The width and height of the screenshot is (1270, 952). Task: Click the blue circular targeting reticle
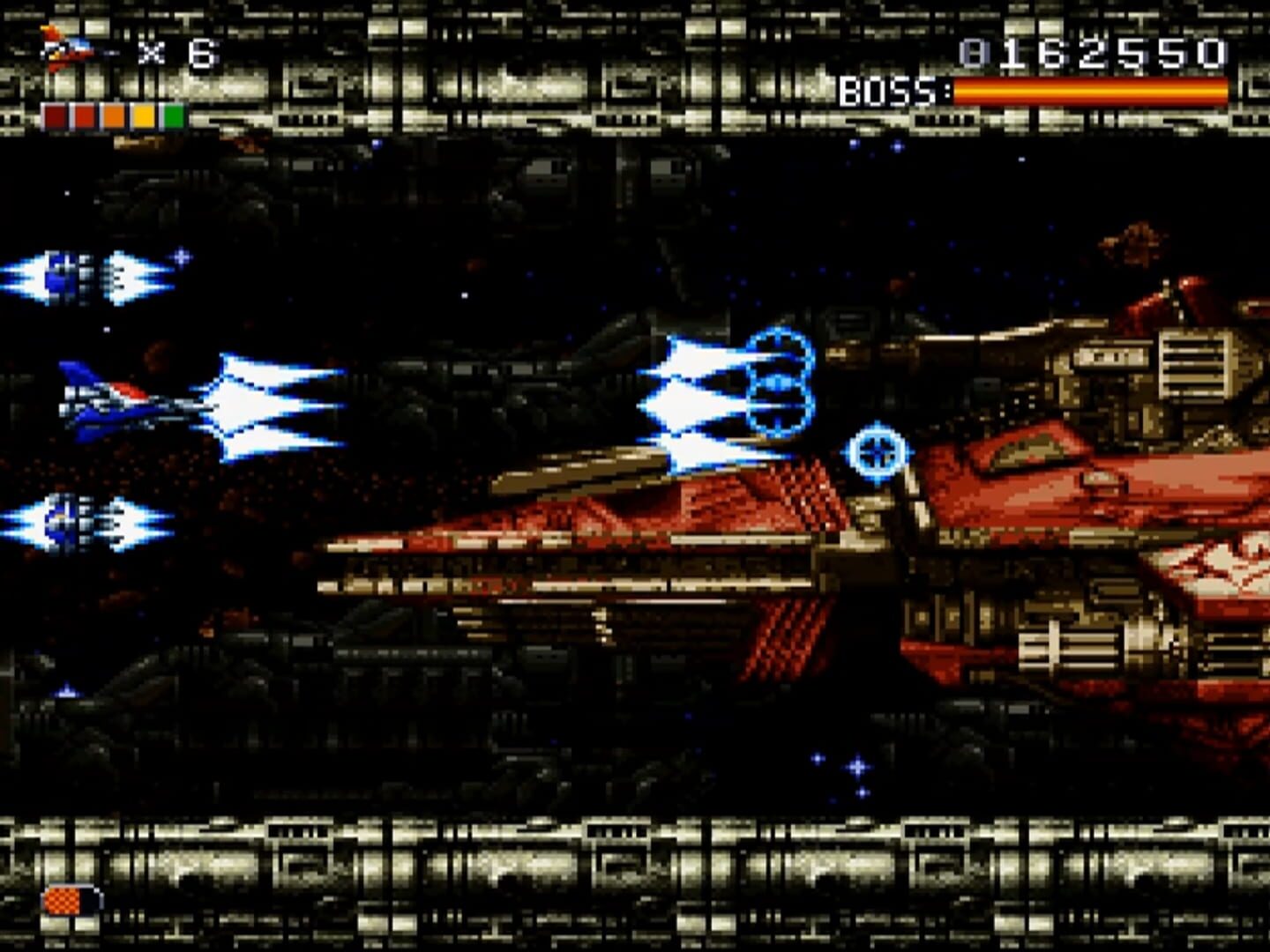coord(876,452)
